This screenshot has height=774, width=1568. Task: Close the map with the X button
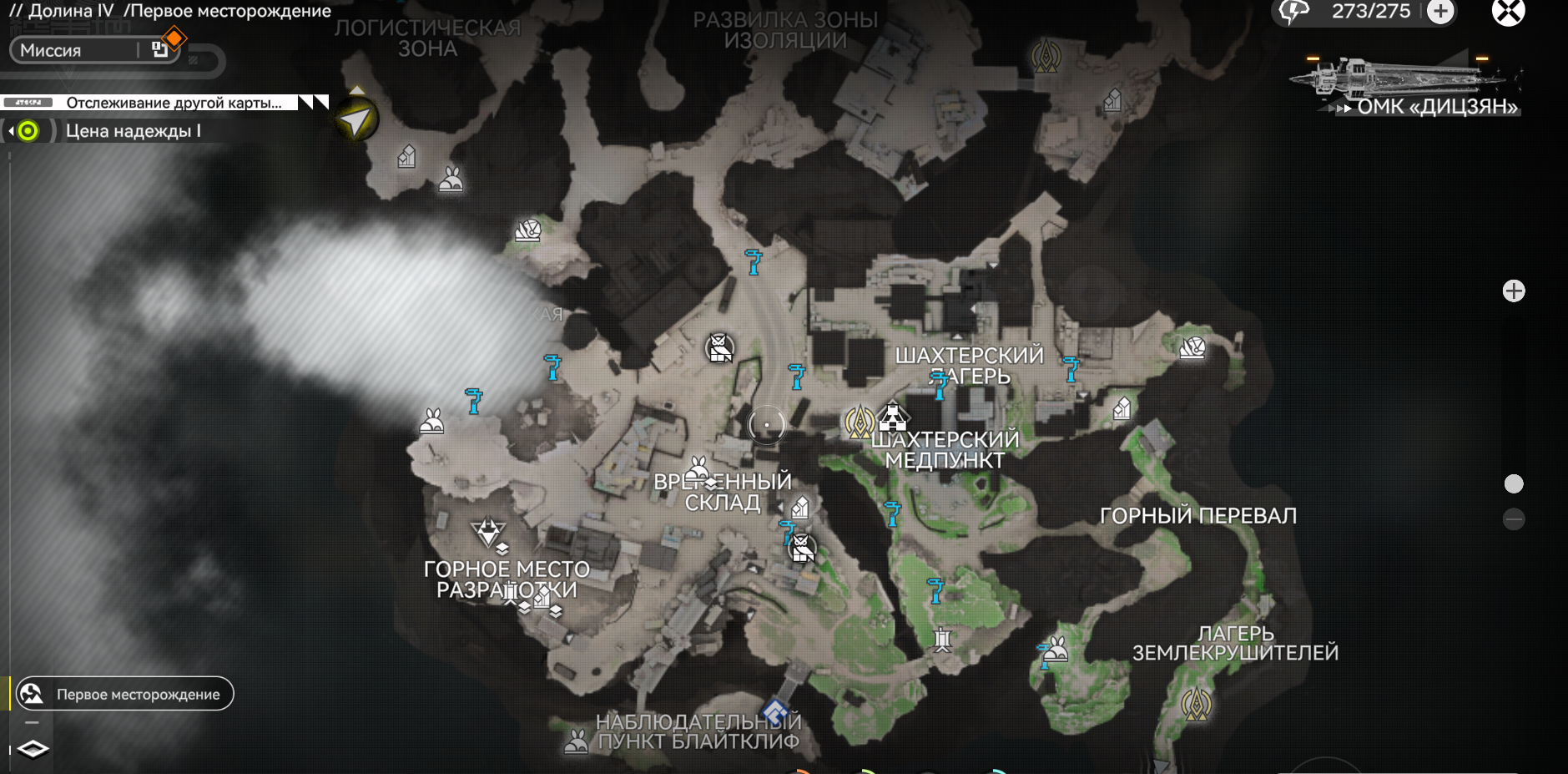pos(1508,12)
